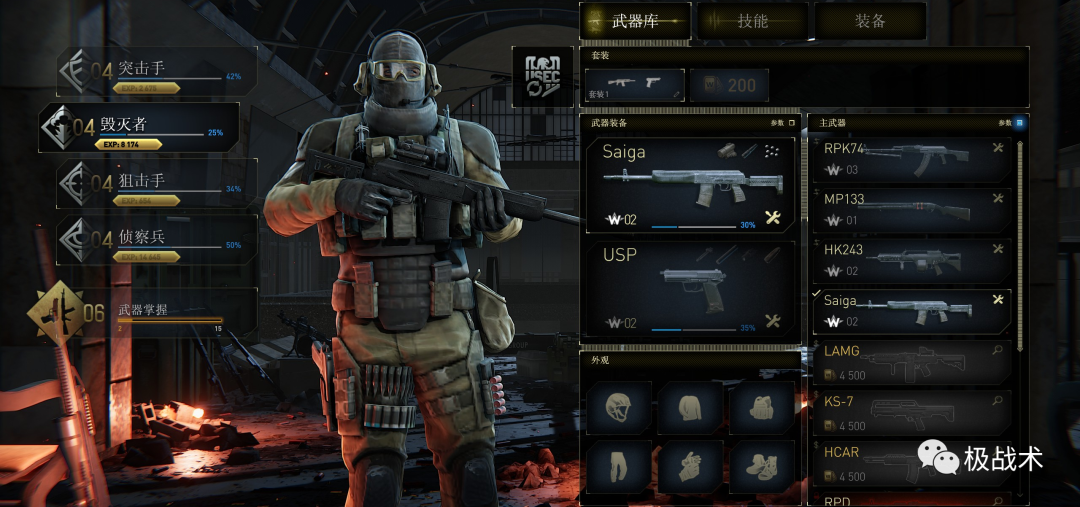Select the locked KS-7 weapon row
This screenshot has height=507, width=1080.
(909, 411)
